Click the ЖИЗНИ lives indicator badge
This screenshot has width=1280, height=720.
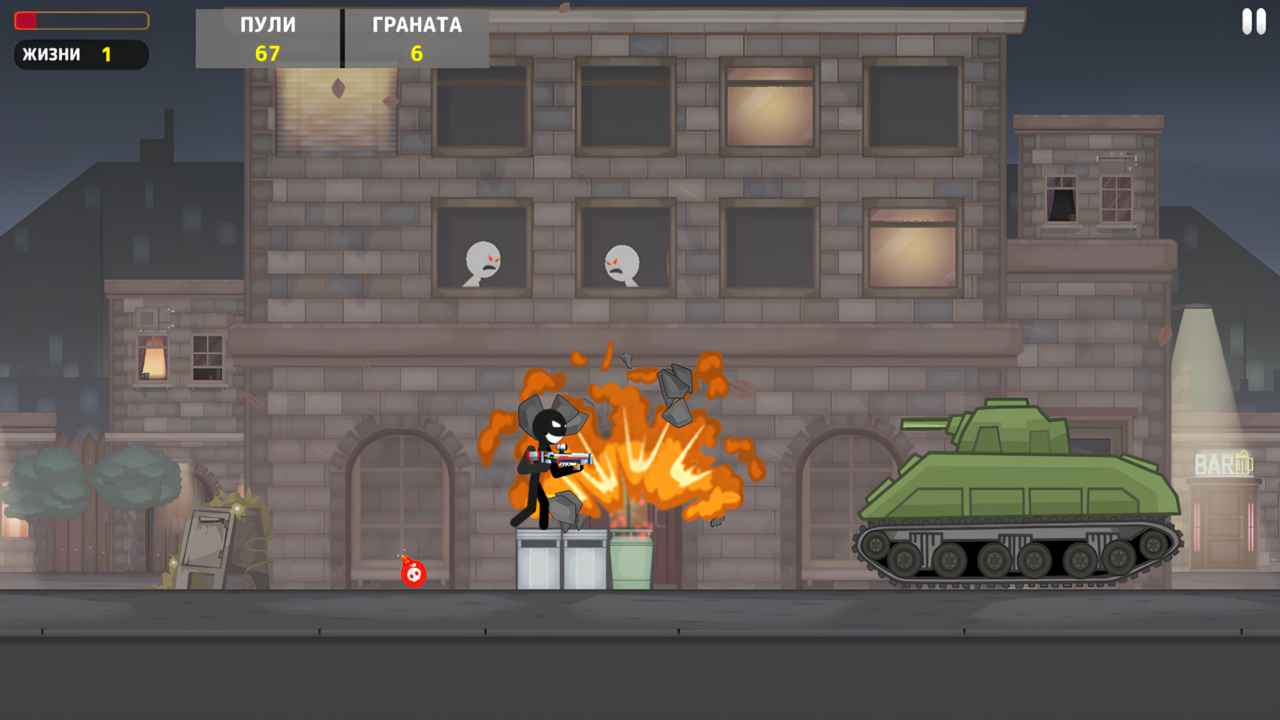80,54
